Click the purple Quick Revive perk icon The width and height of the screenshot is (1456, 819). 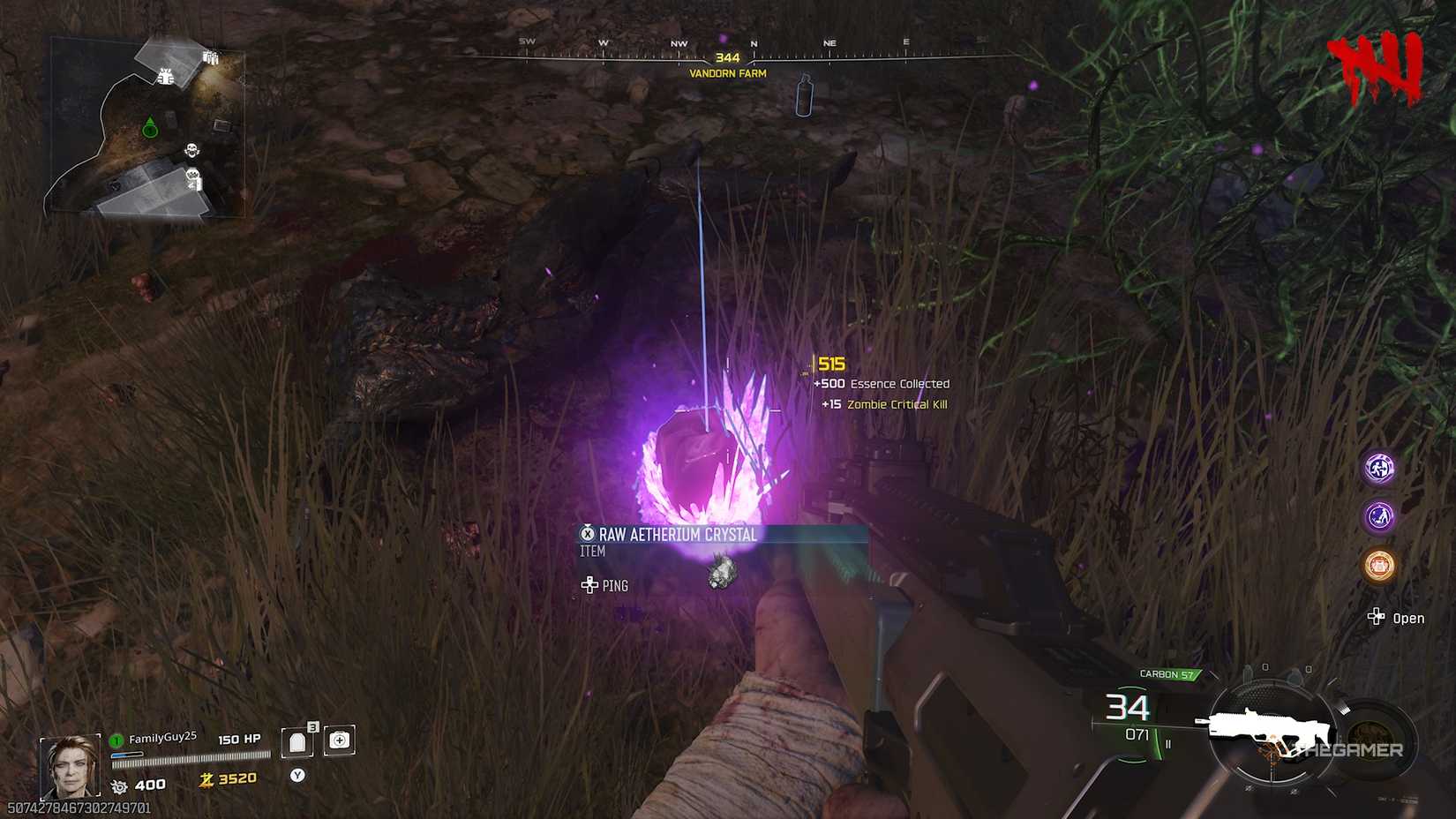point(1377,518)
